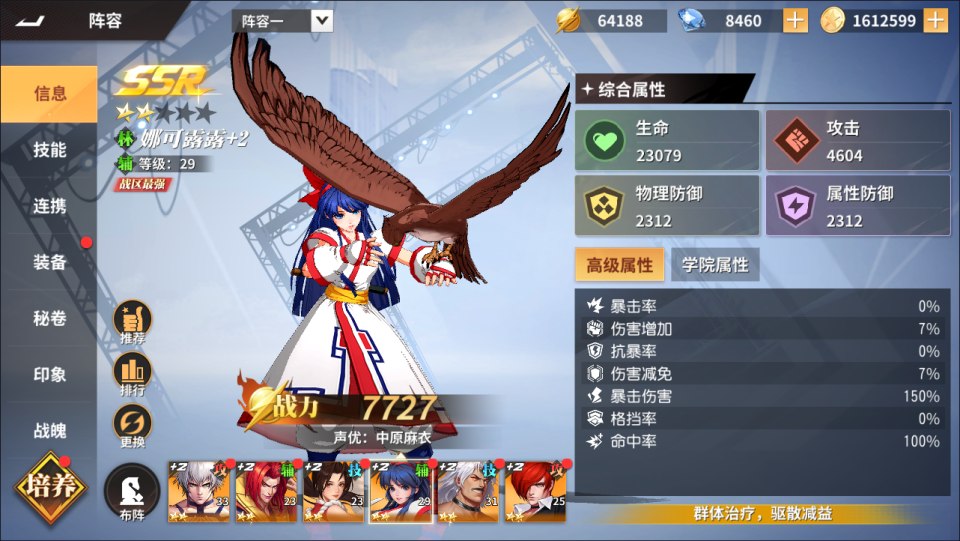
Task: Switch to the 学院属性 tab
Action: 715,265
